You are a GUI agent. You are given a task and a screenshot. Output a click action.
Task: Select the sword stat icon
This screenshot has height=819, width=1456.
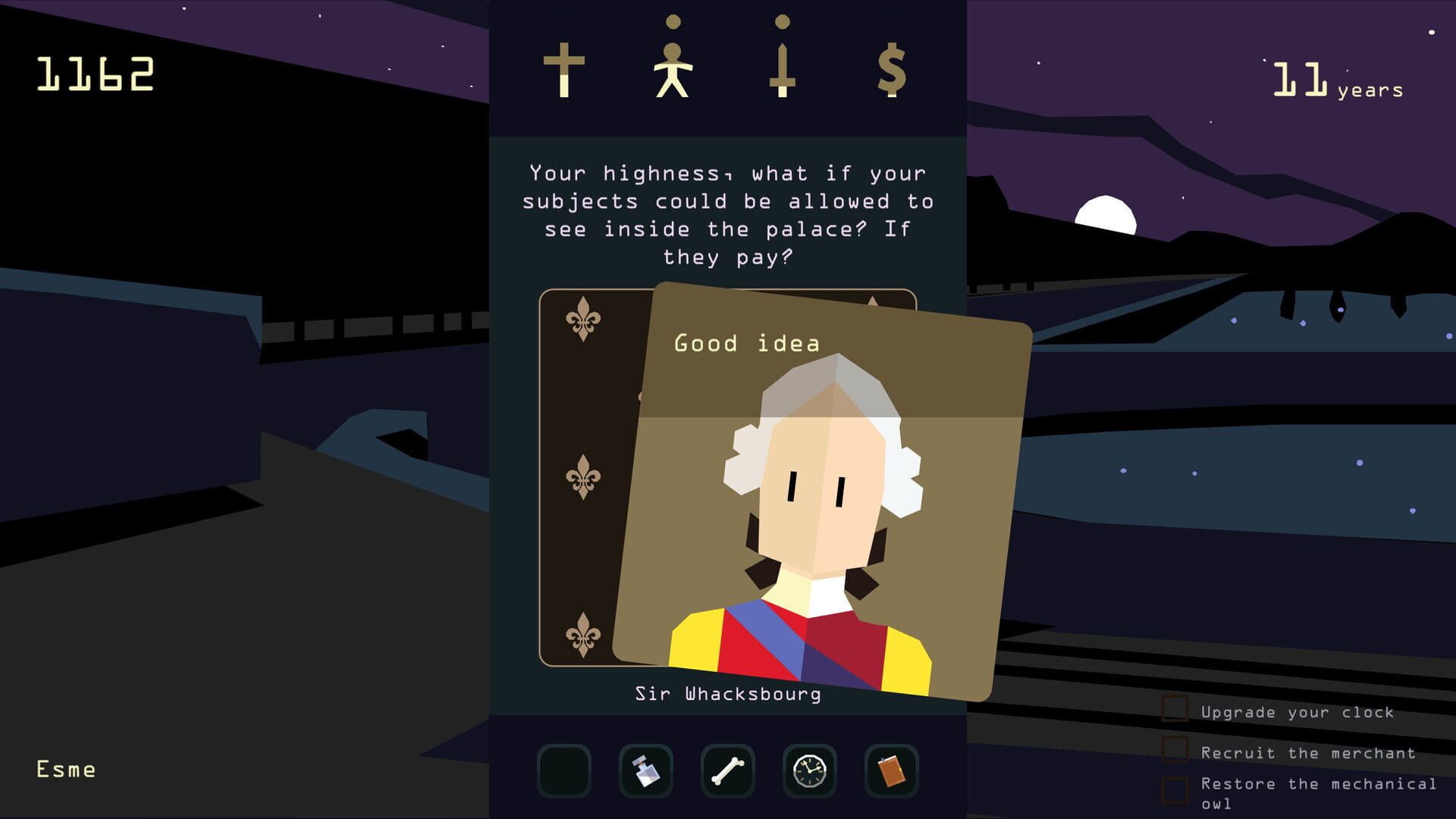[782, 68]
